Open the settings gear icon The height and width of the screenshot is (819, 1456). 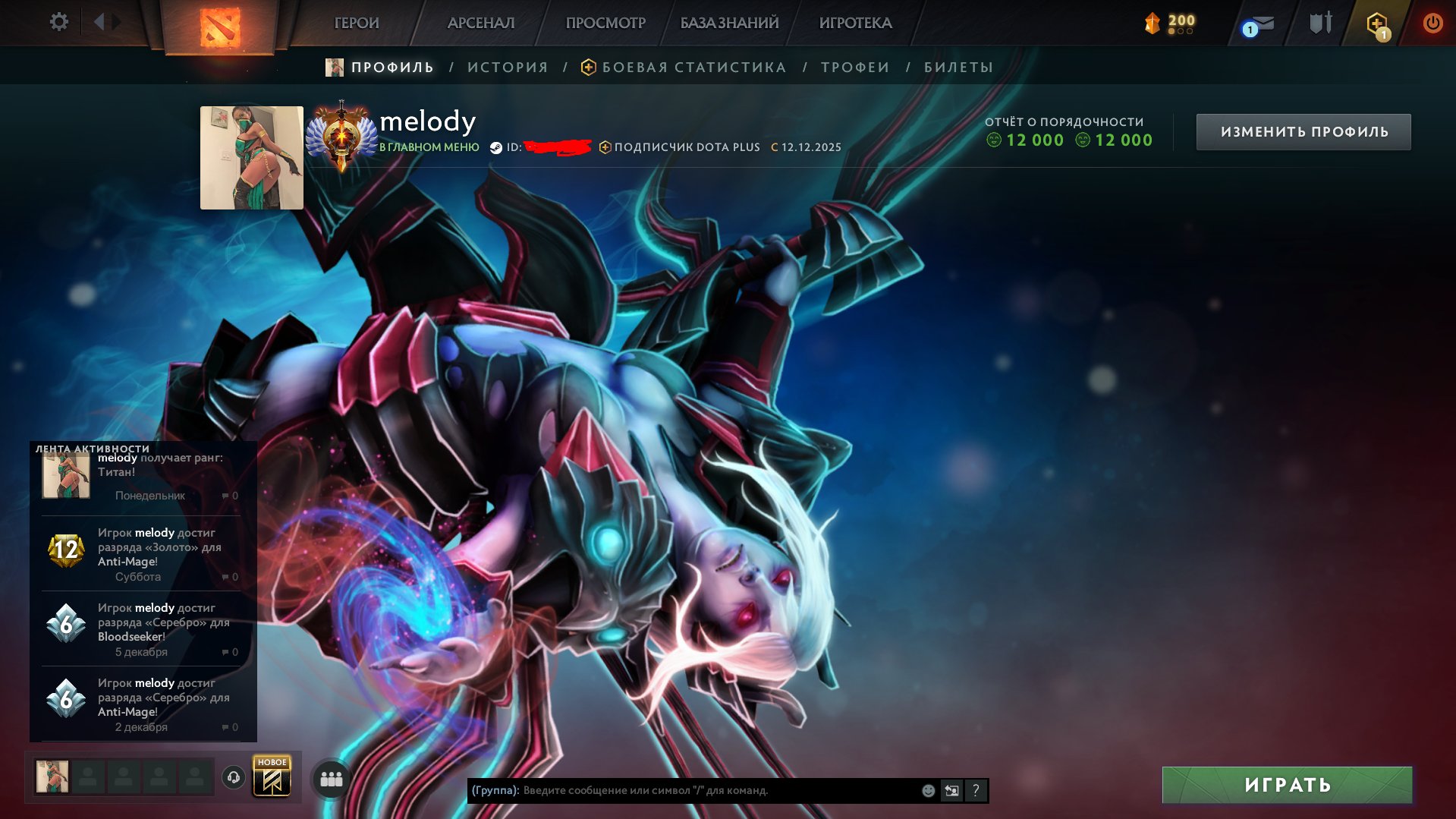tap(58, 21)
